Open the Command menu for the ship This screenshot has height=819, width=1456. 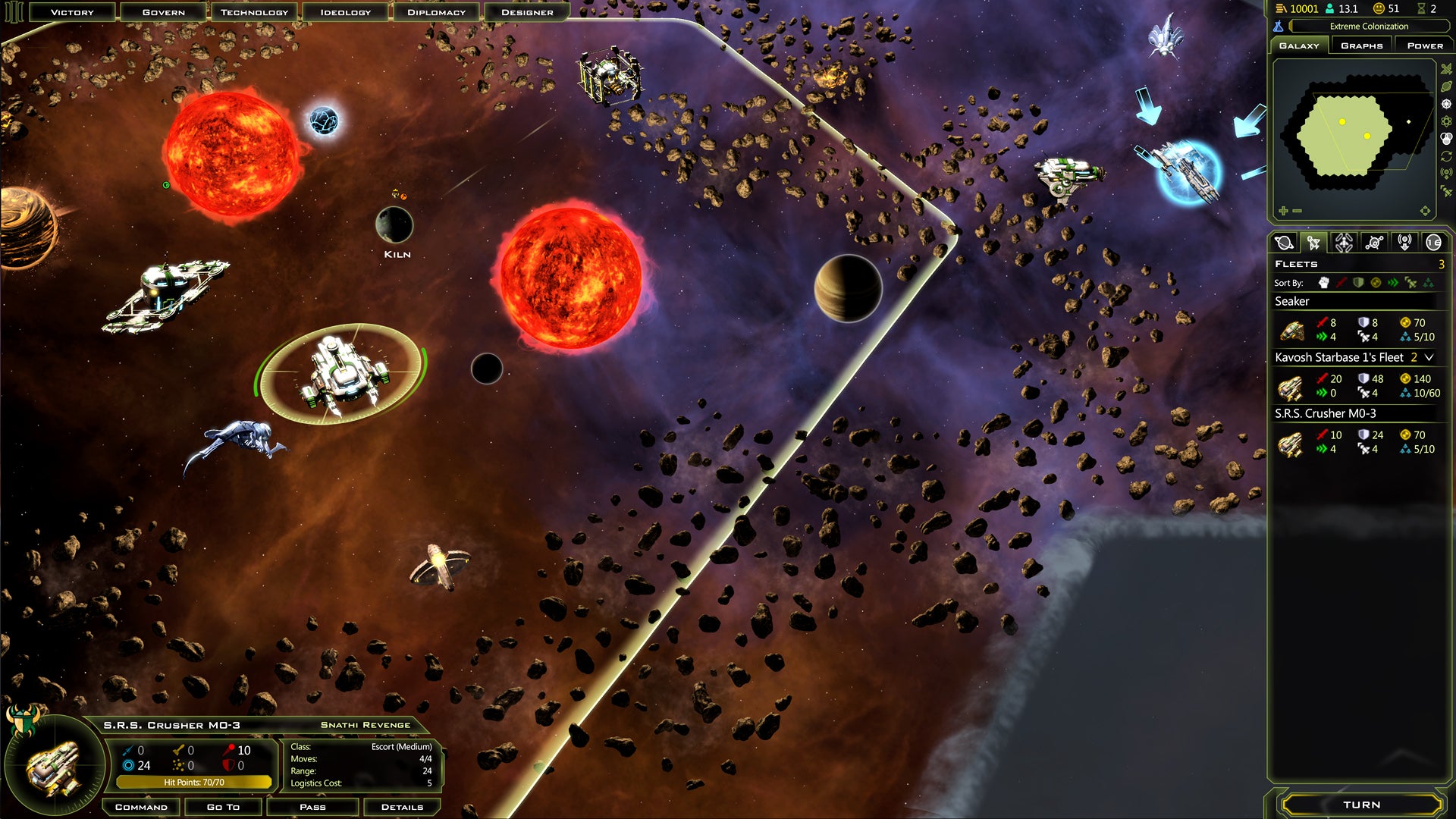[141, 807]
